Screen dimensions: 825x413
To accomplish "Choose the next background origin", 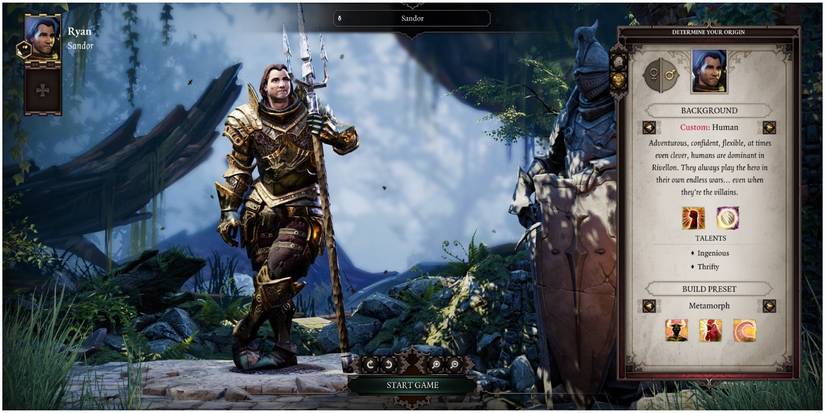I will pos(769,128).
